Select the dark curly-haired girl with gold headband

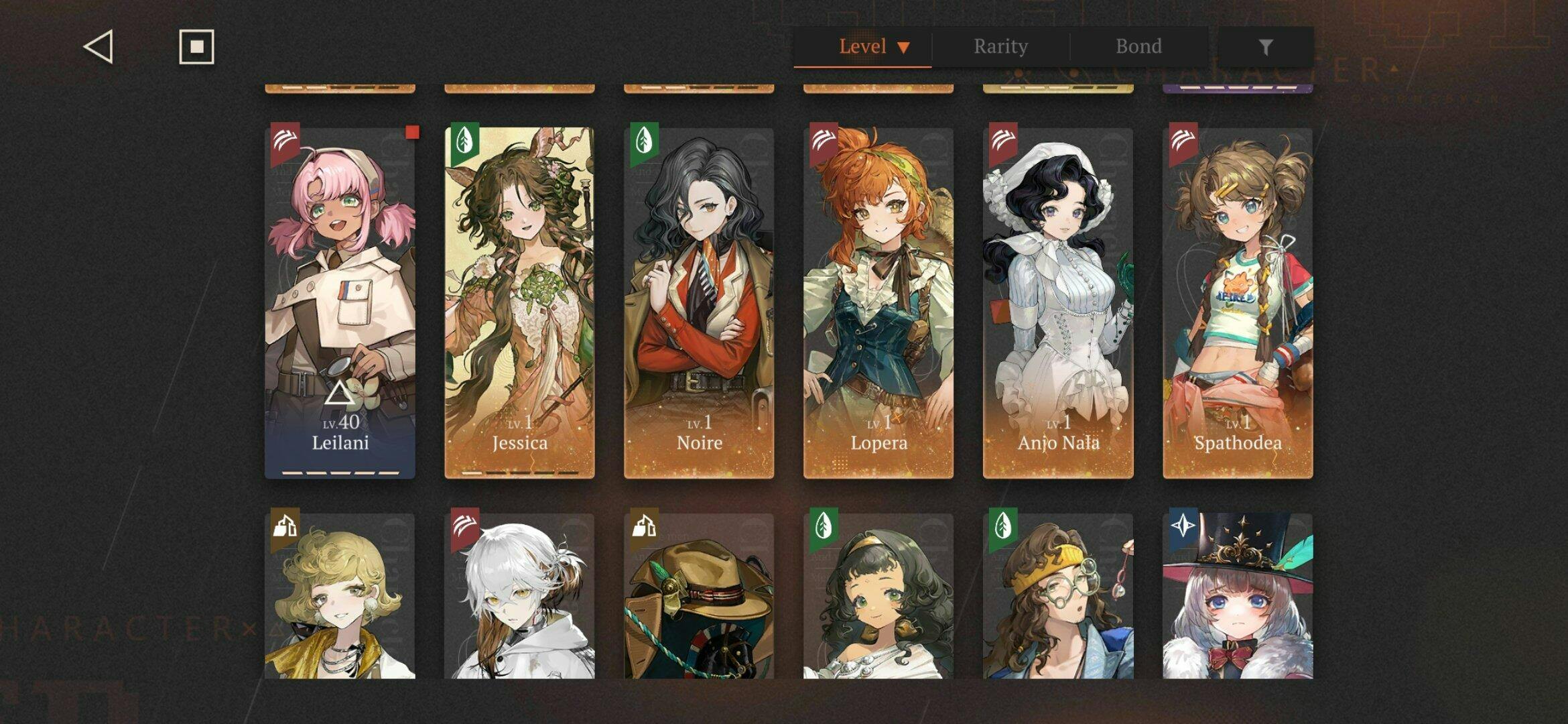[x=878, y=597]
